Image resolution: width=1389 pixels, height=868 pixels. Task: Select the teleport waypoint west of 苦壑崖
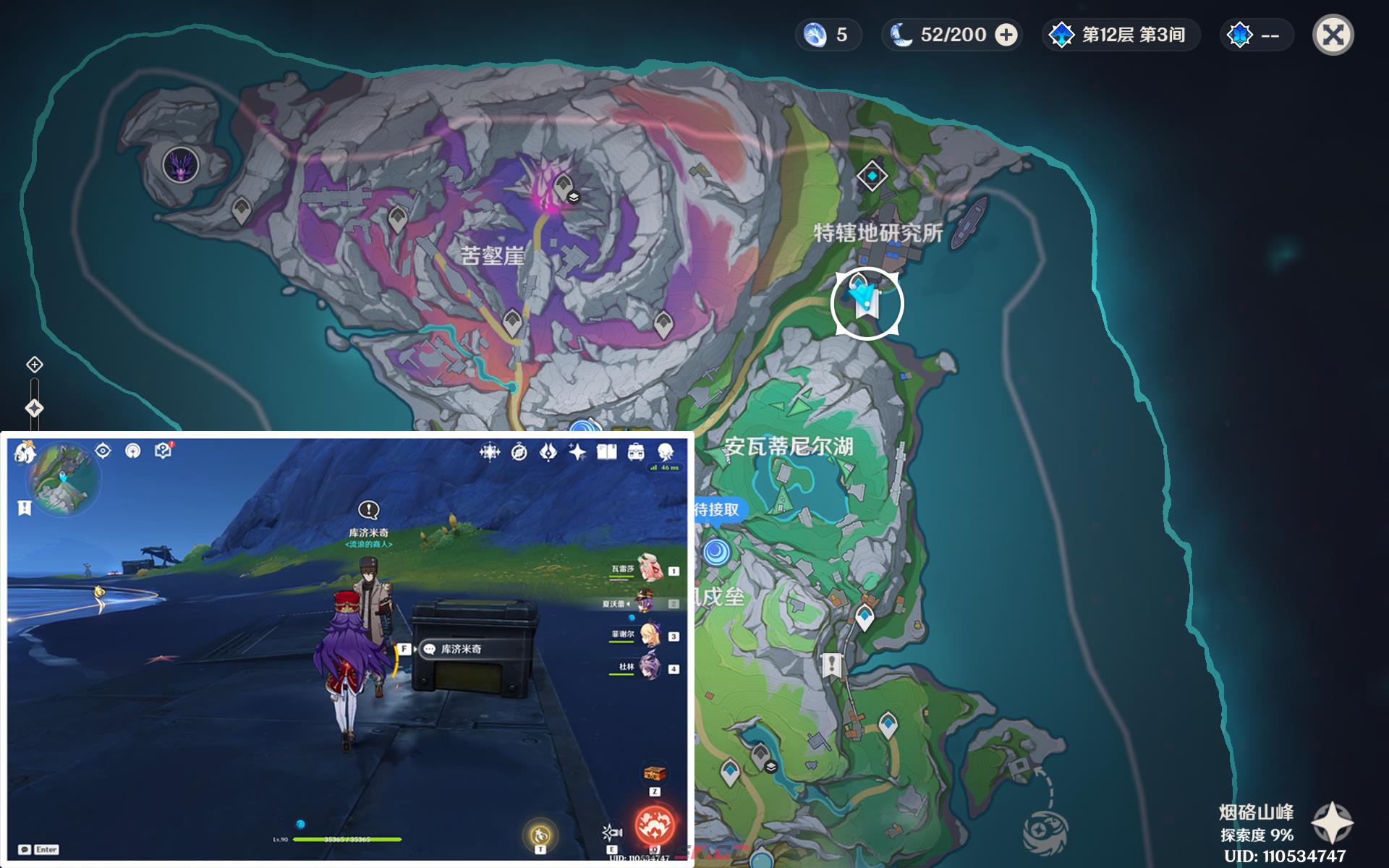pos(241,210)
